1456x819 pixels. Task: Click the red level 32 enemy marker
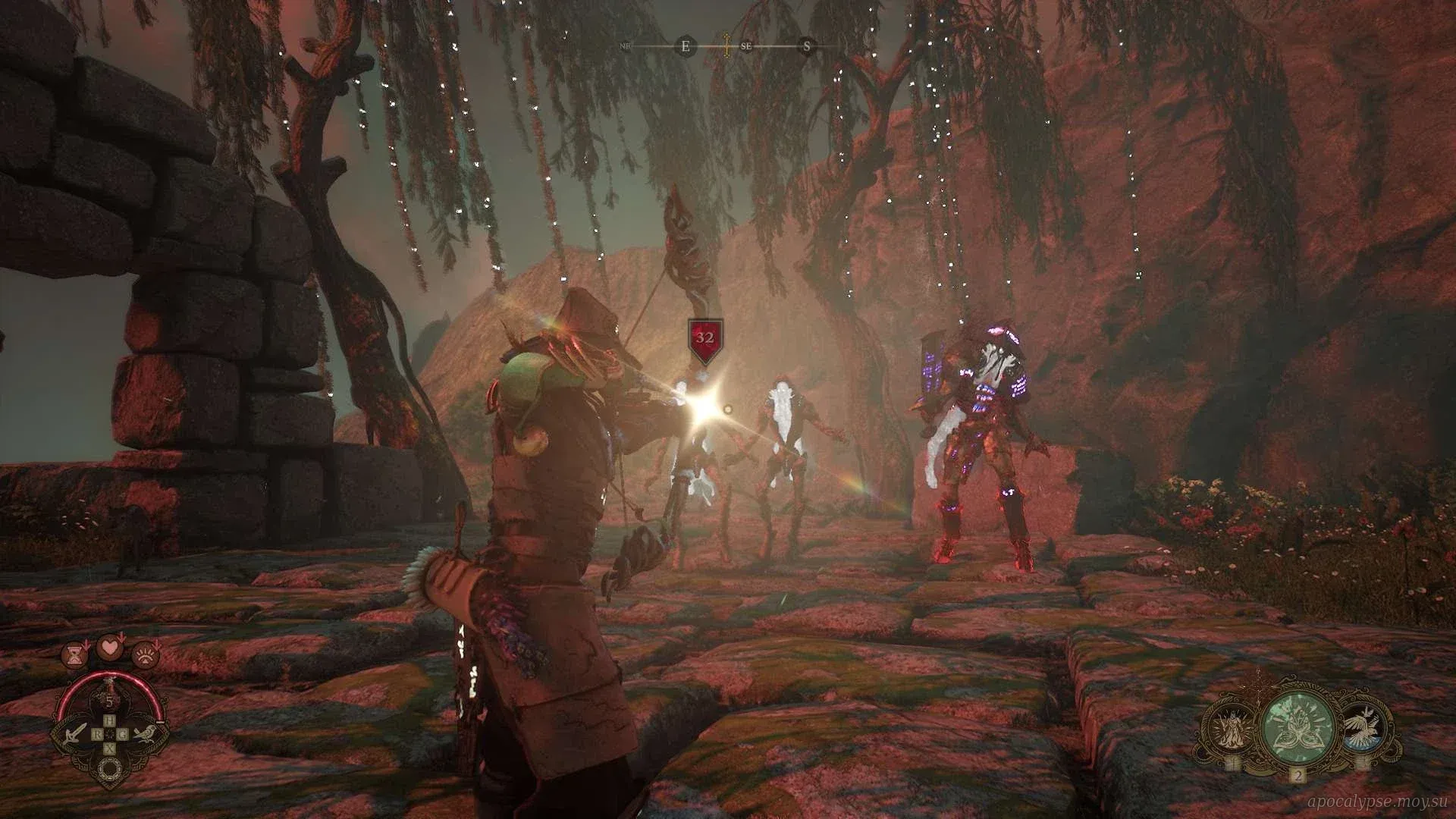click(x=704, y=339)
